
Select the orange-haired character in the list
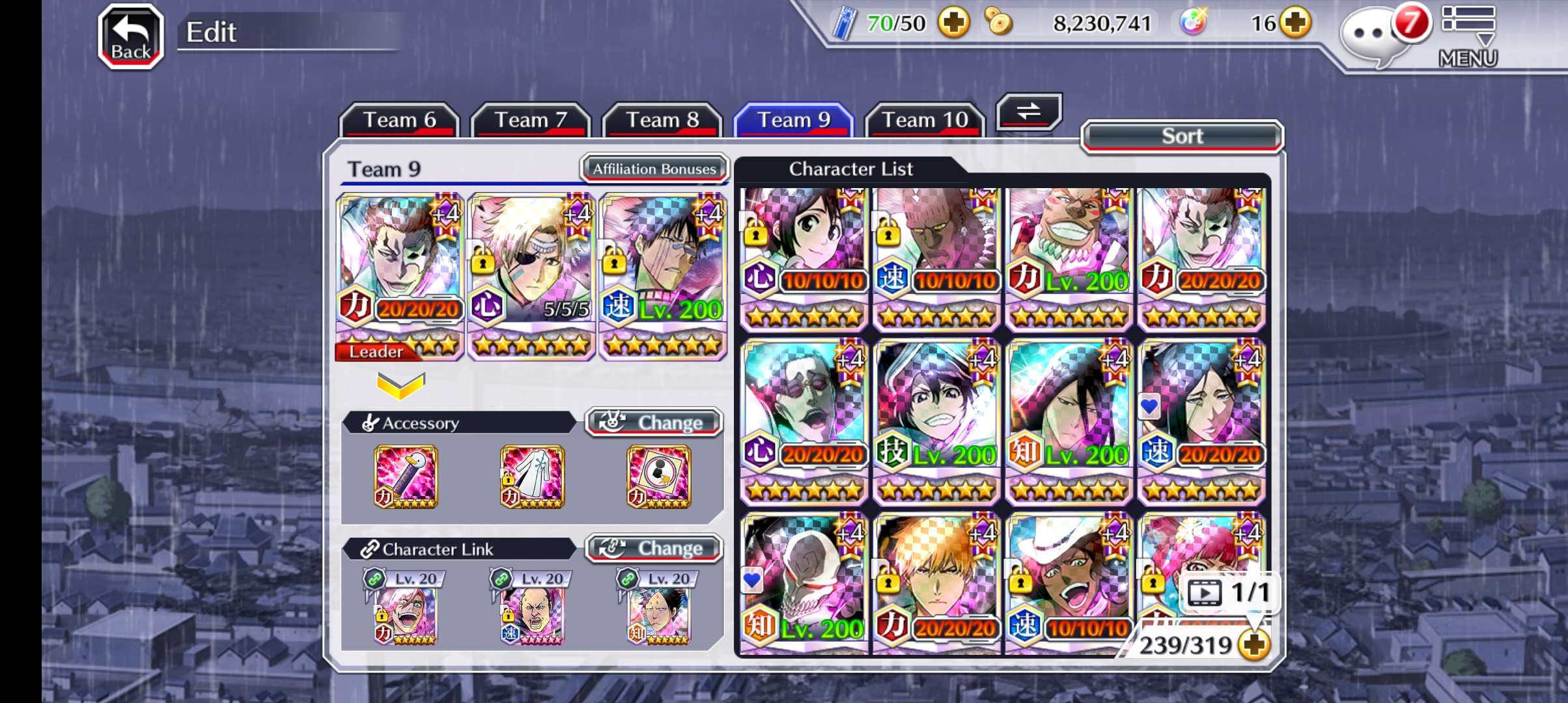(936, 583)
